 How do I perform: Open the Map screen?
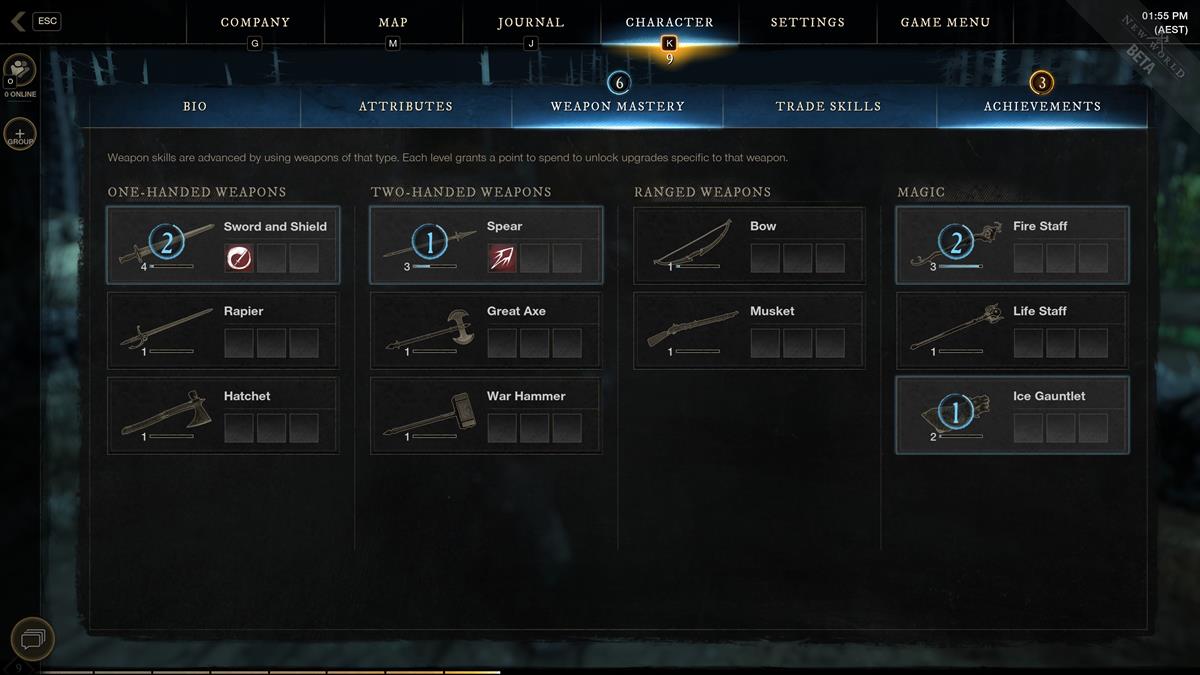pyautogui.click(x=393, y=22)
